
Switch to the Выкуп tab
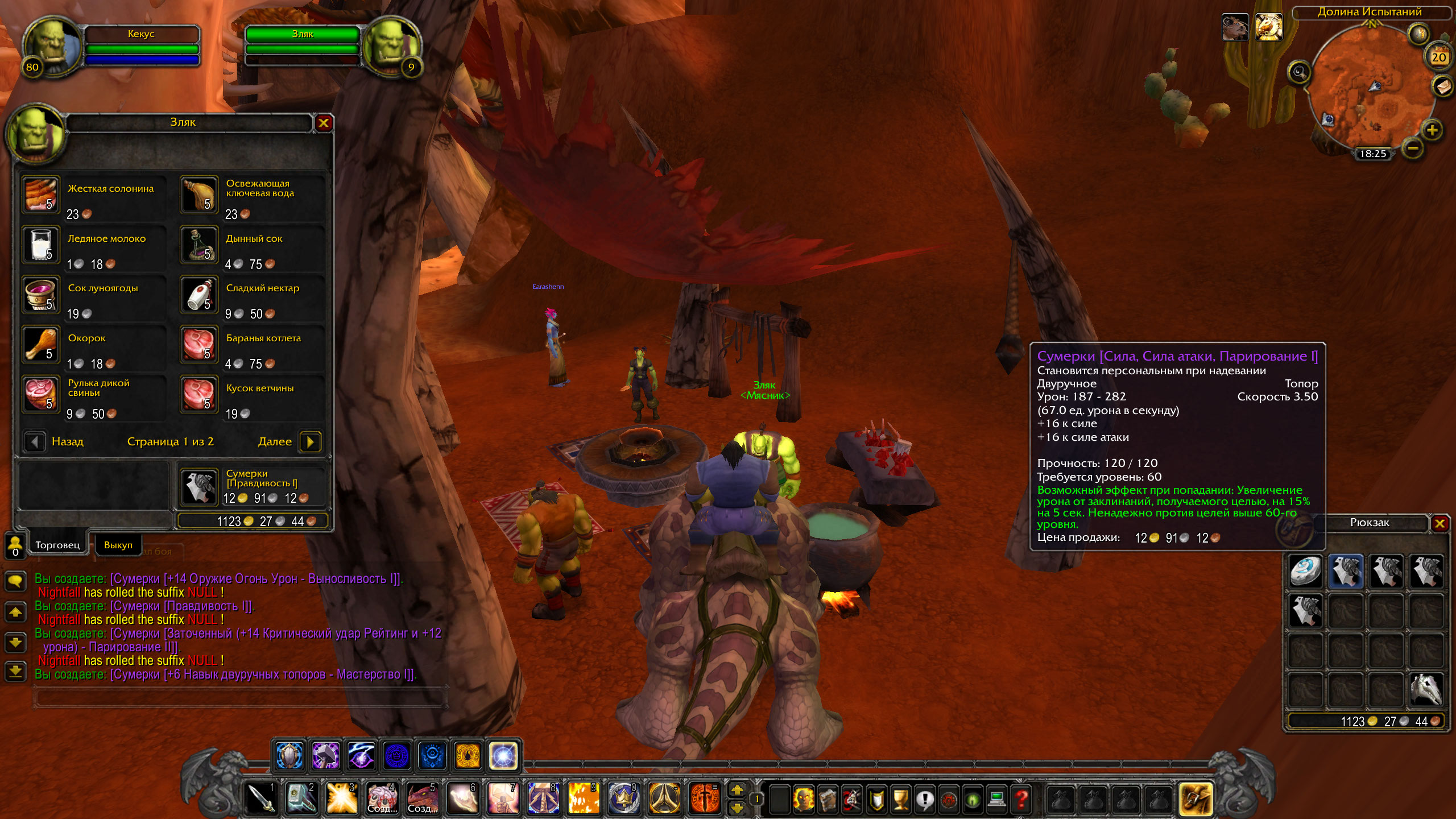(118, 545)
